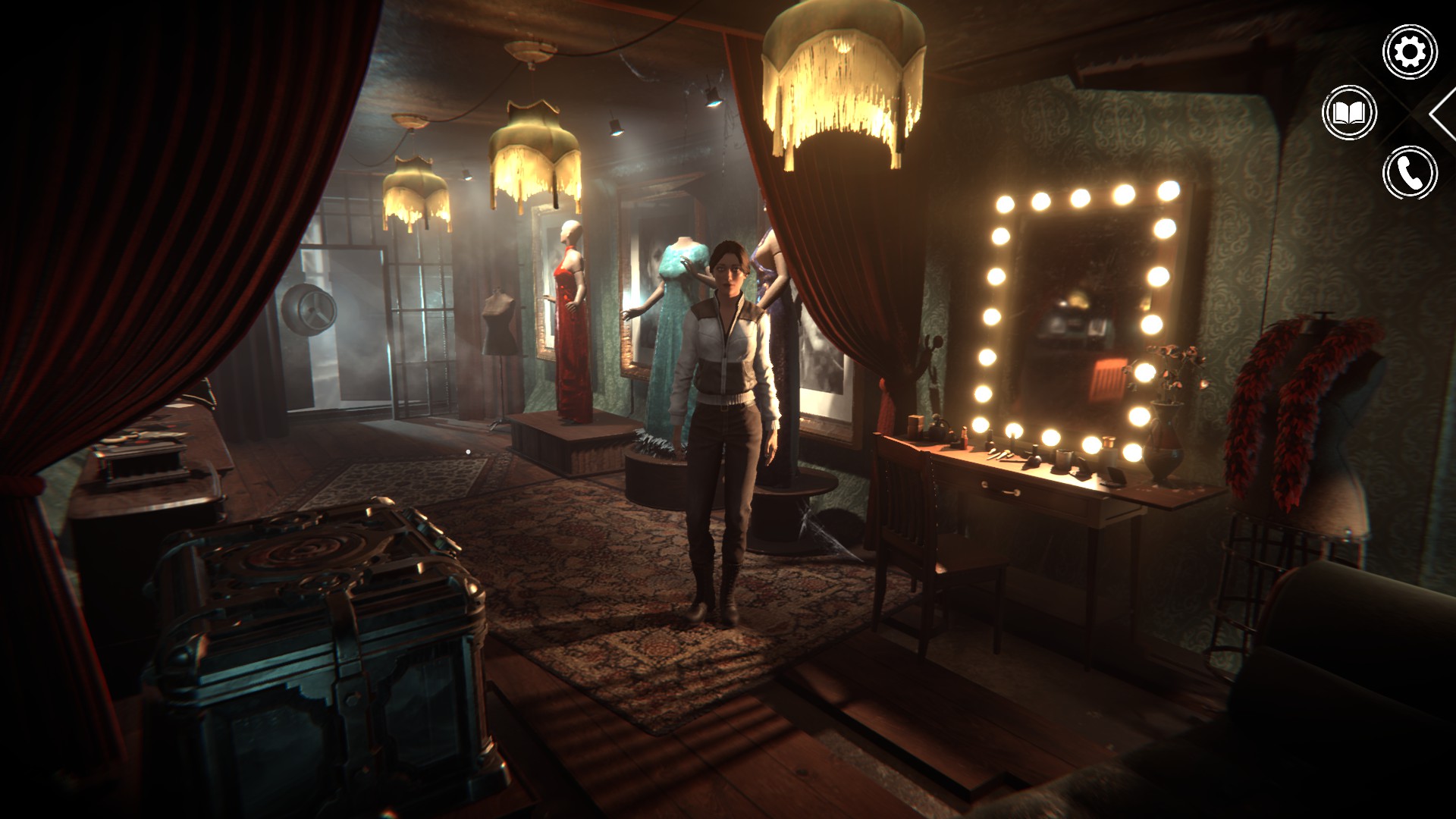
Task: Expand the side panel arrow
Action: point(1444,113)
